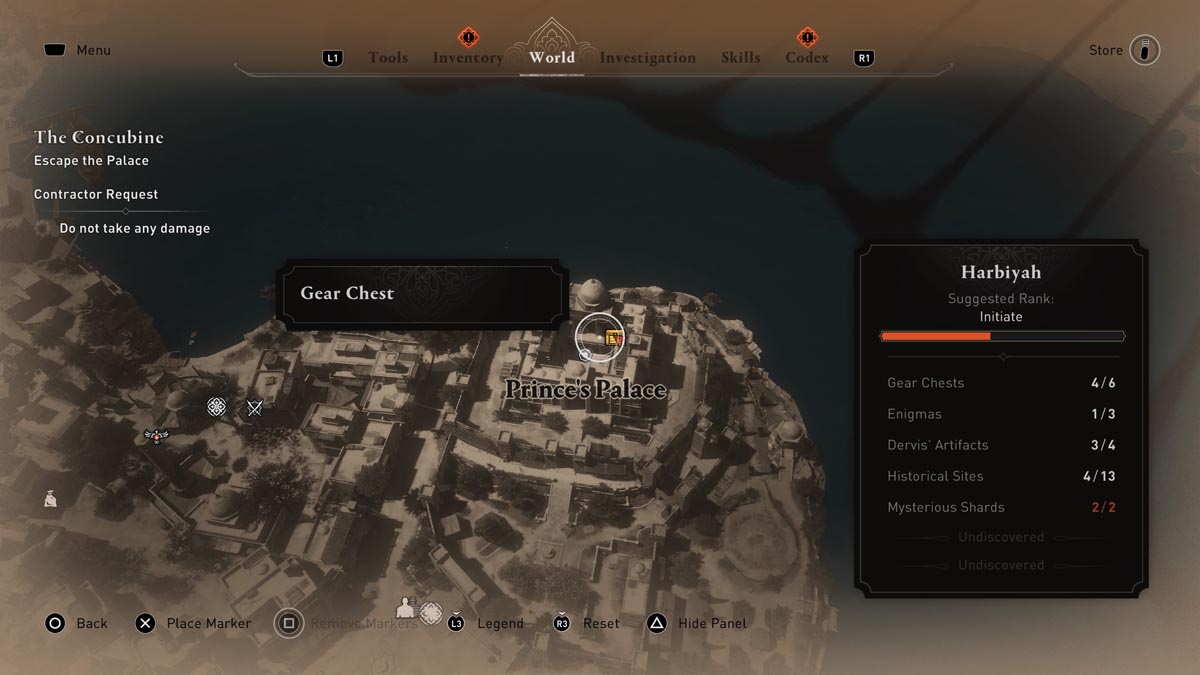Hide the Harbiyah info panel
The image size is (1200, 675).
pyautogui.click(x=712, y=623)
